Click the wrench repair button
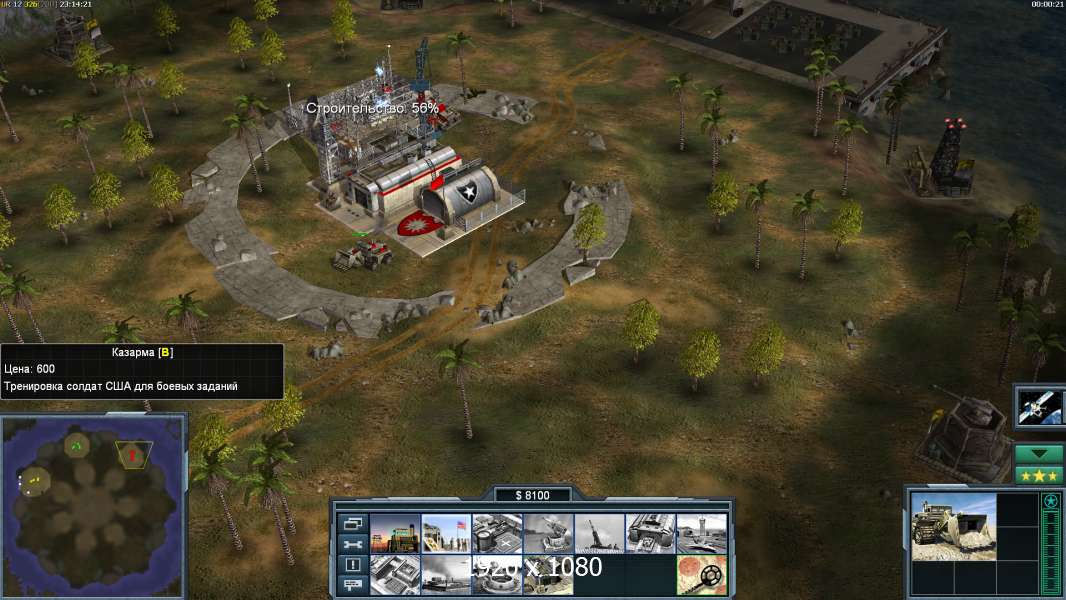Screen dimensions: 1066x600 point(351,544)
